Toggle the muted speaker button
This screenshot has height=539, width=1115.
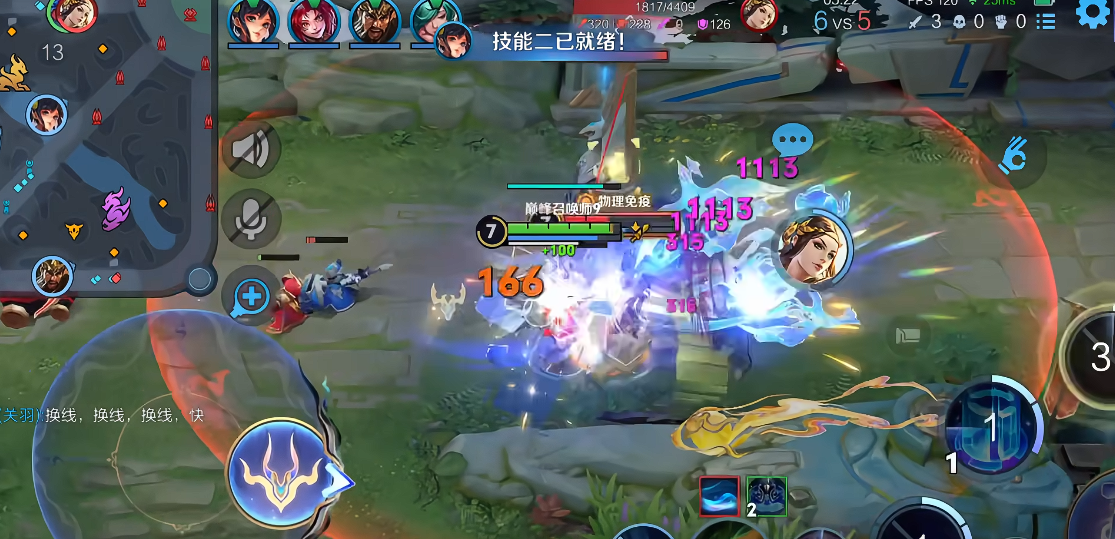click(250, 150)
